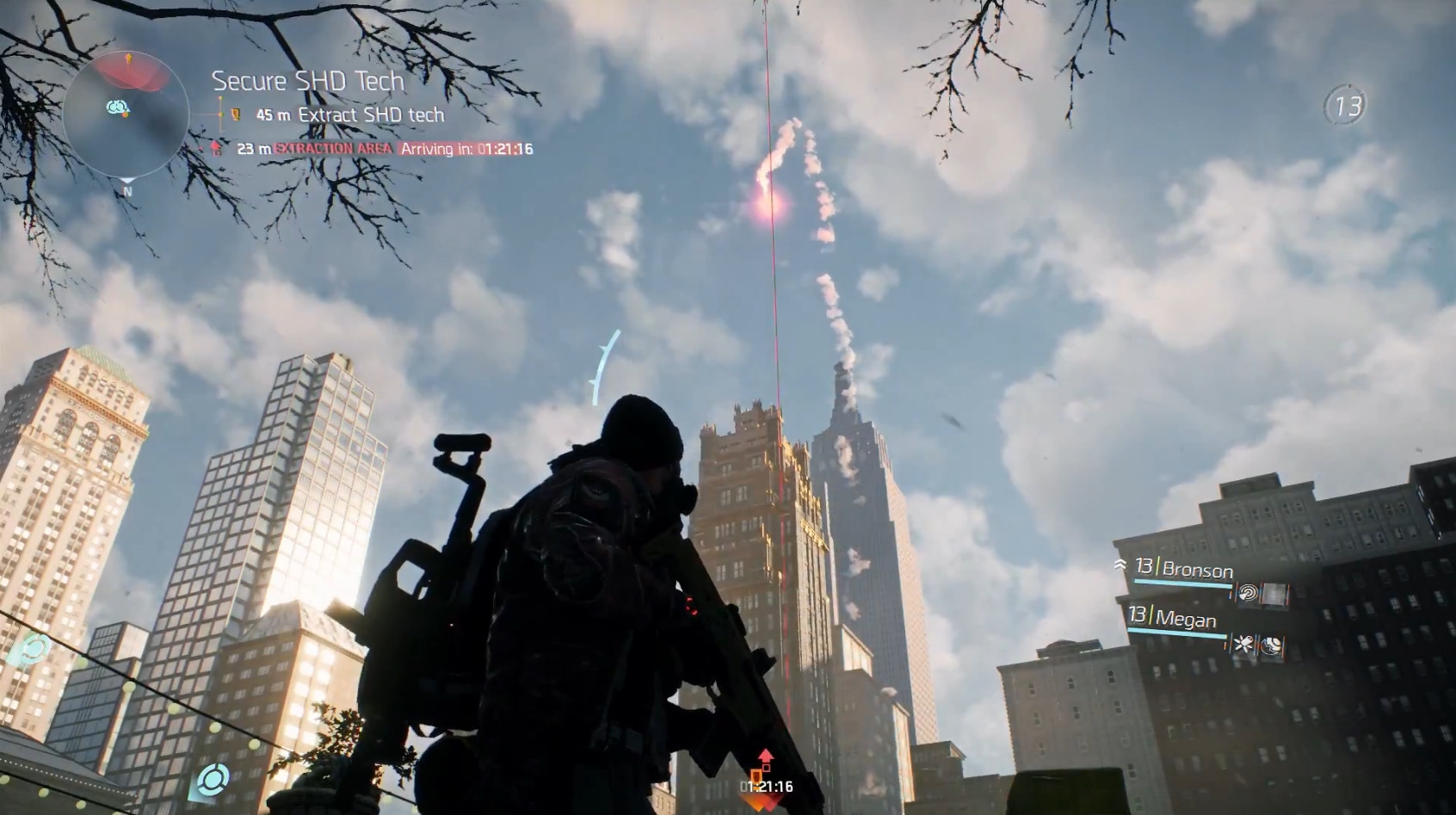1456x815 pixels.
Task: Select the mission title Secure SHD Tech
Action: [x=307, y=81]
